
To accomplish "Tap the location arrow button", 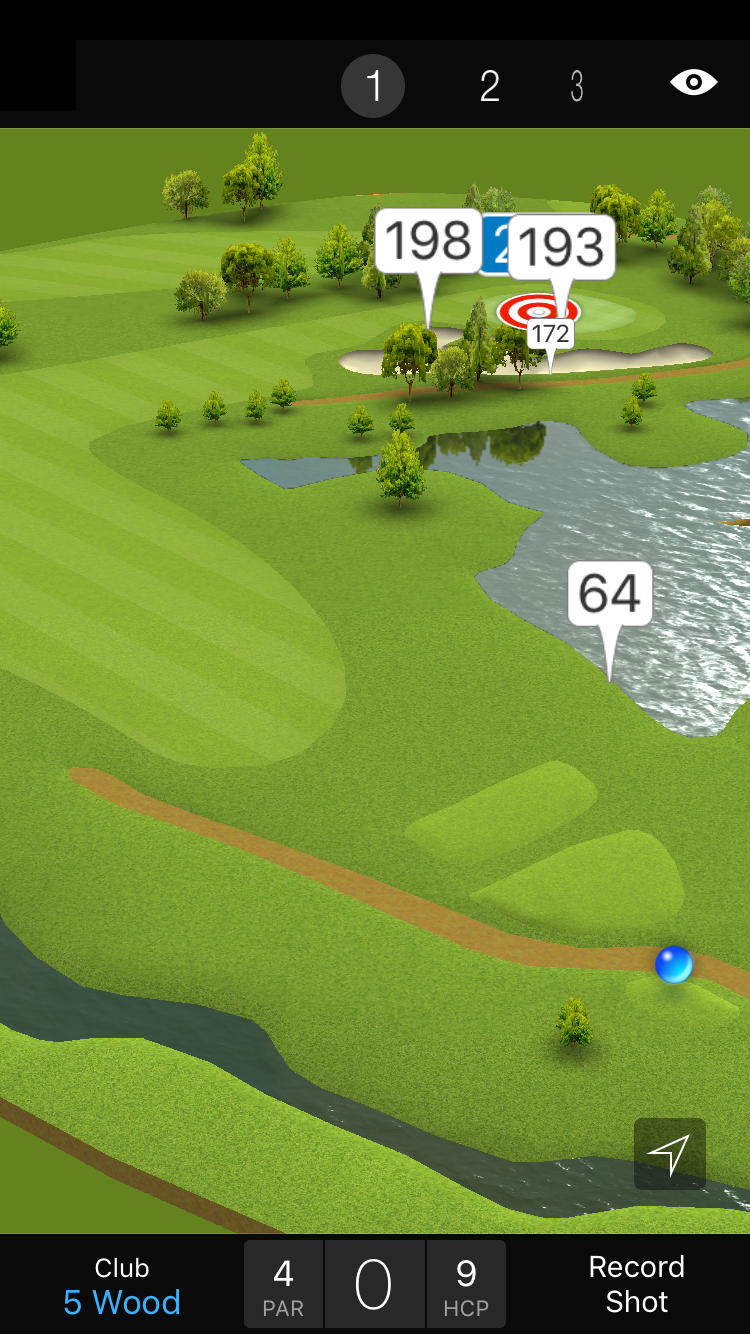I will (x=669, y=1154).
